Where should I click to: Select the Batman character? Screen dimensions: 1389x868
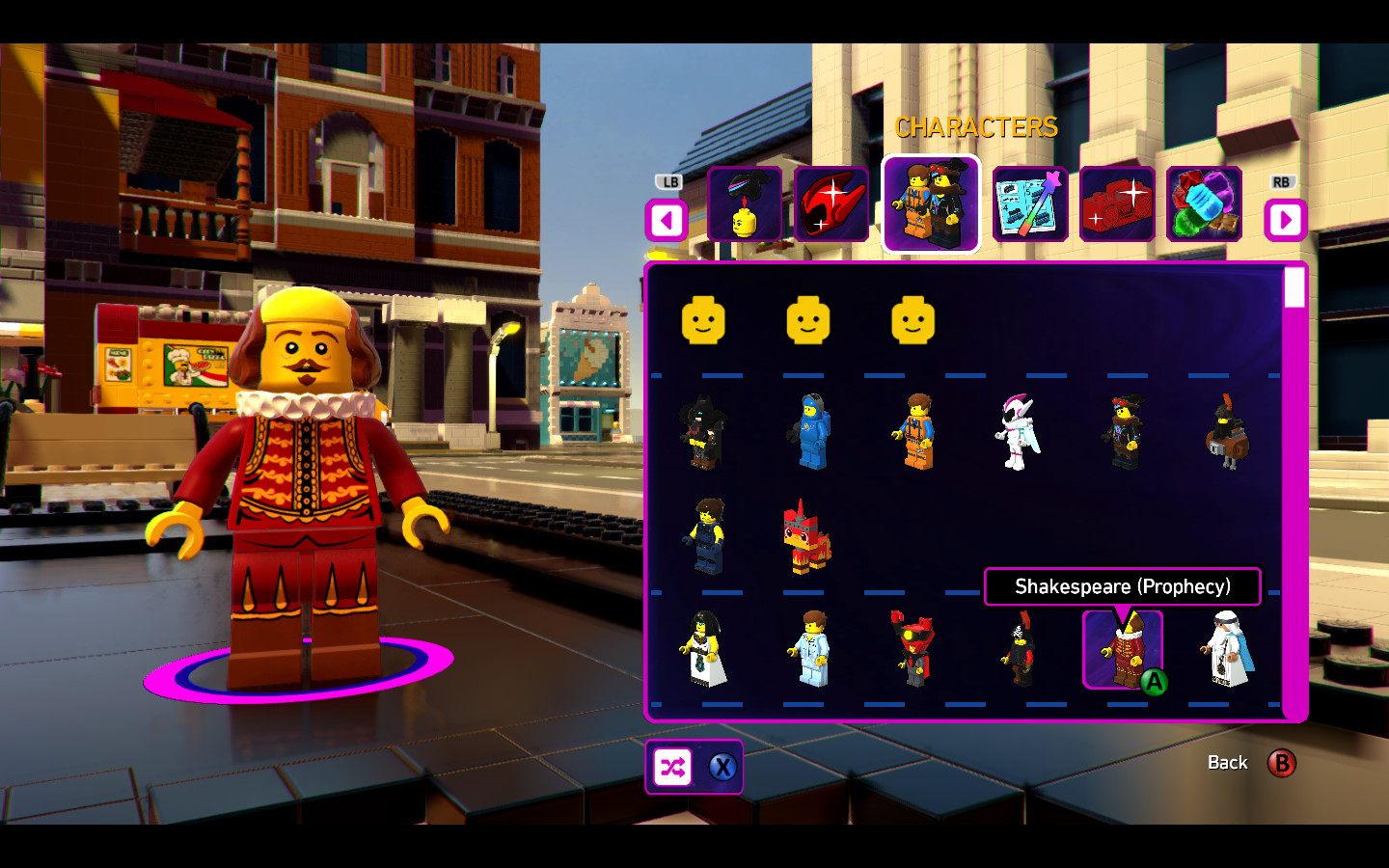(703, 431)
